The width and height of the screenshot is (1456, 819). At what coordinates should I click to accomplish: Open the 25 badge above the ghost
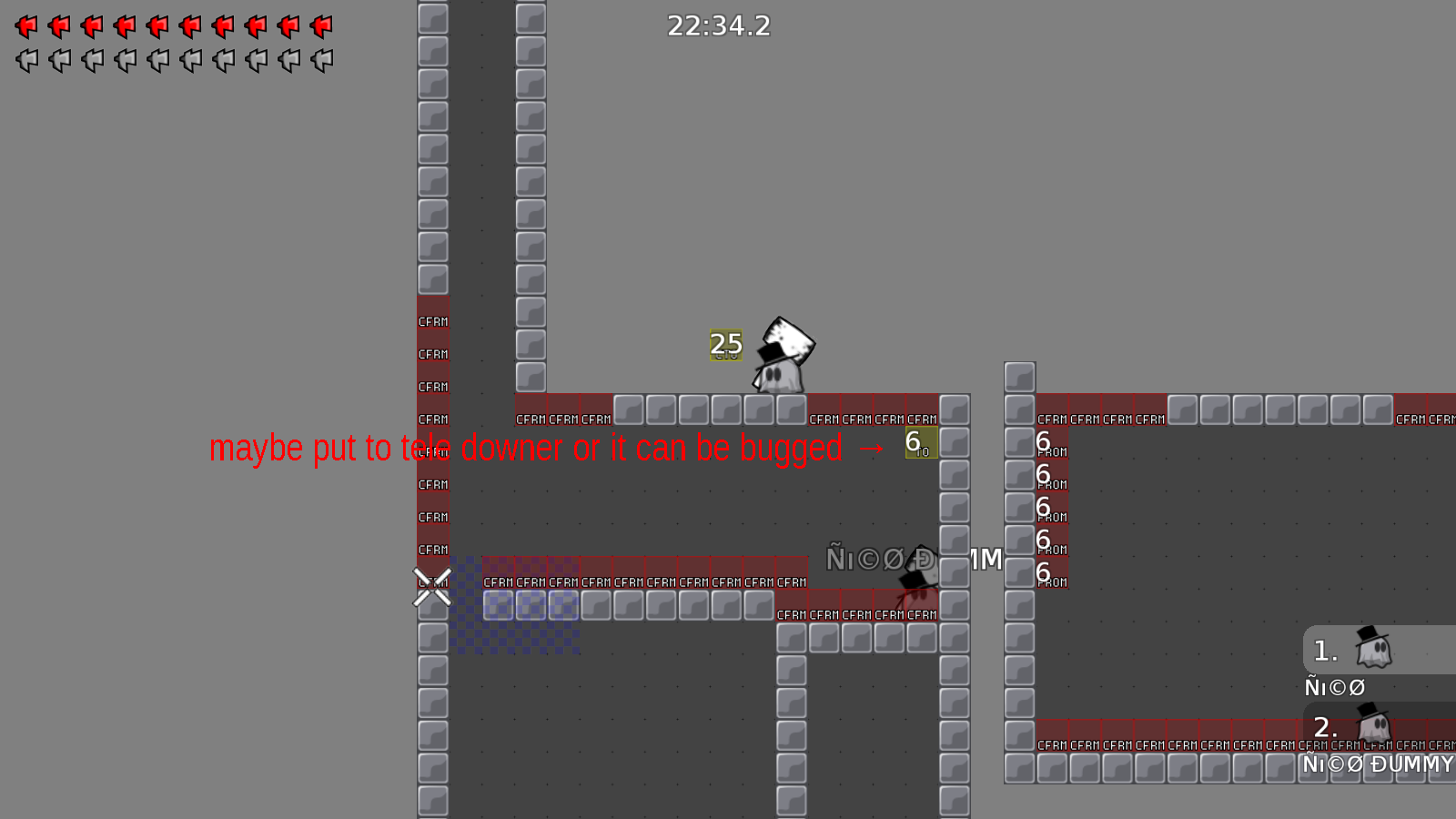point(725,345)
